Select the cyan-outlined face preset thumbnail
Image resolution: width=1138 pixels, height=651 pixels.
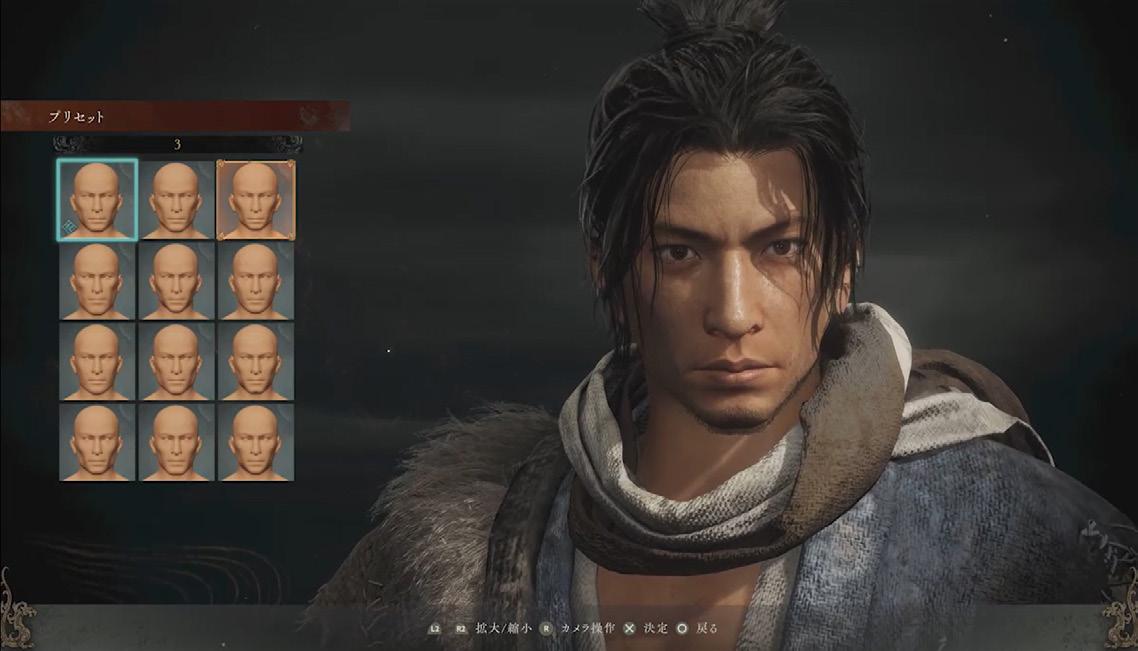97,200
